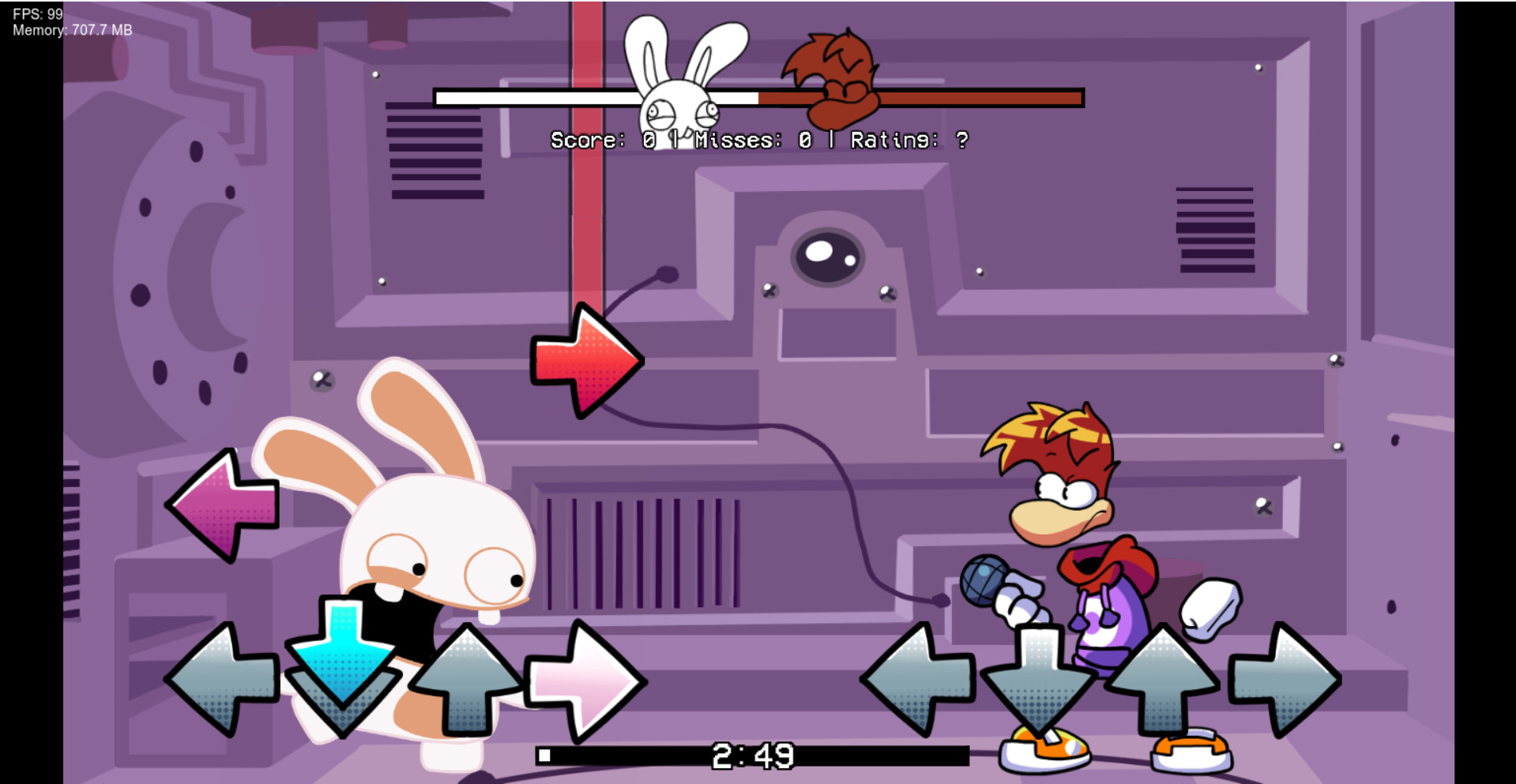1516x784 pixels.
Task: Click the health bar between the character icons
Action: click(757, 98)
